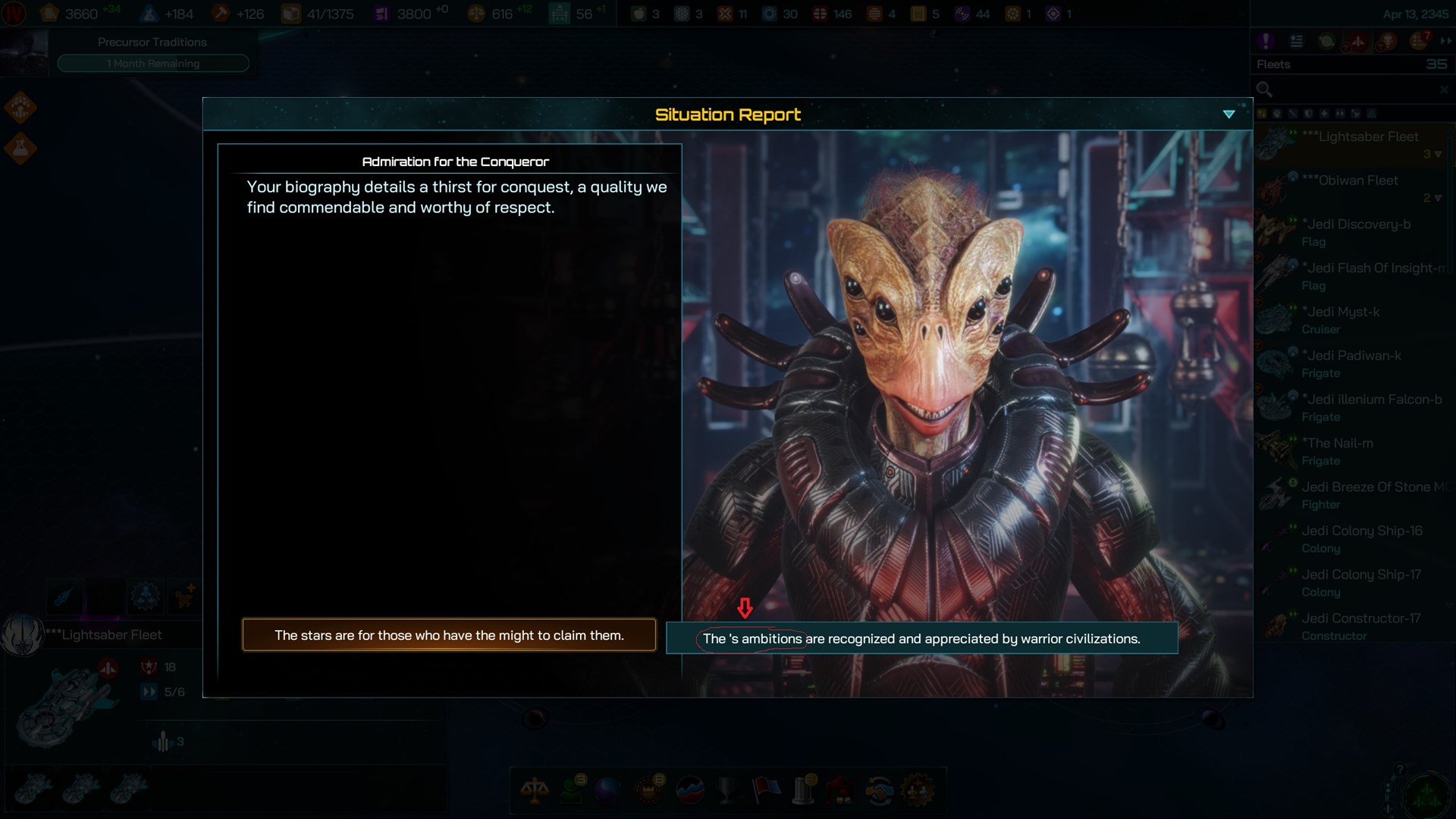
Task: Open the stone pillar icon in bottom bar
Action: (x=803, y=790)
